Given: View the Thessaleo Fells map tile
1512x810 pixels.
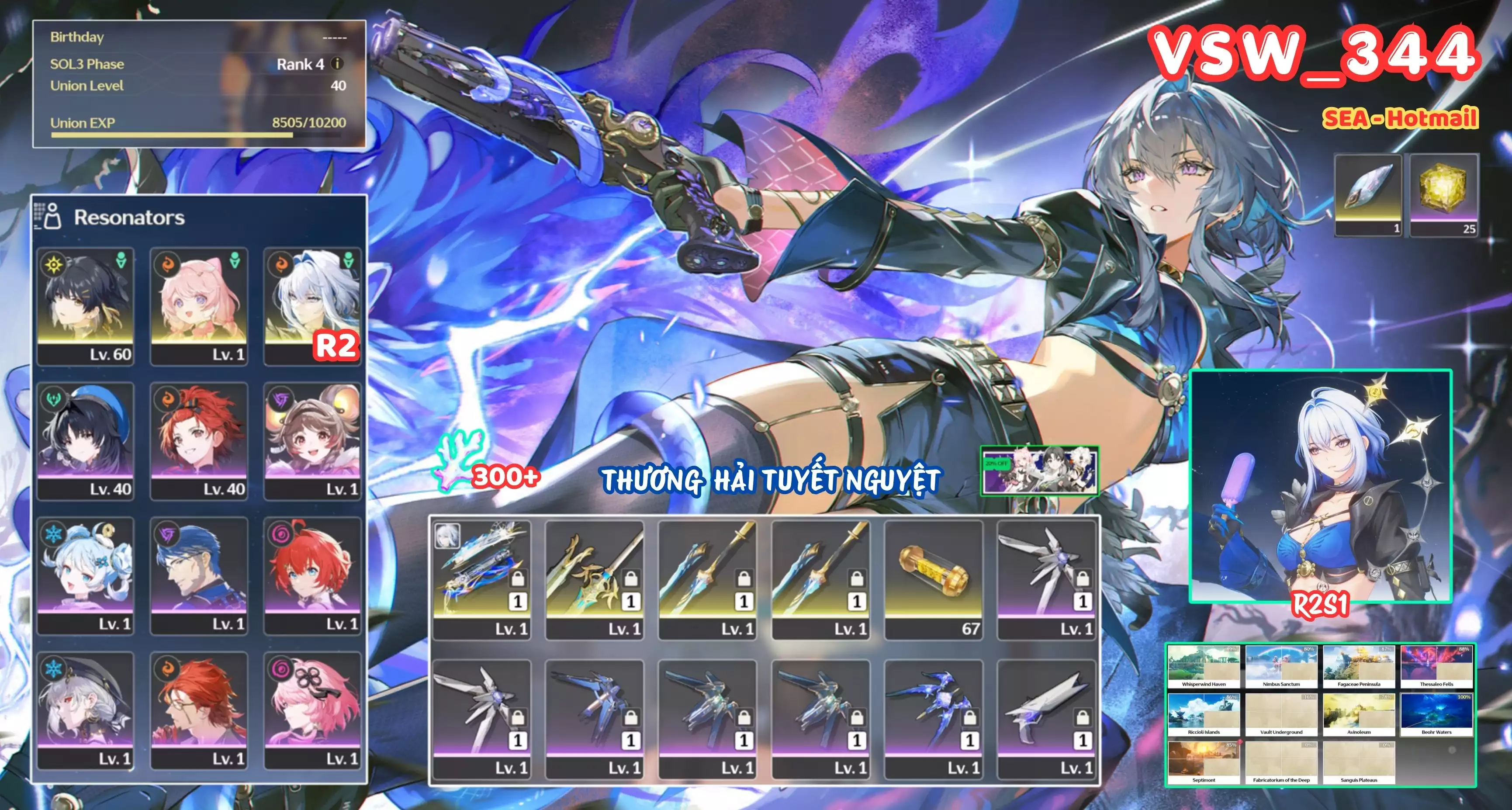Looking at the screenshot, I should pyautogui.click(x=1436, y=667).
